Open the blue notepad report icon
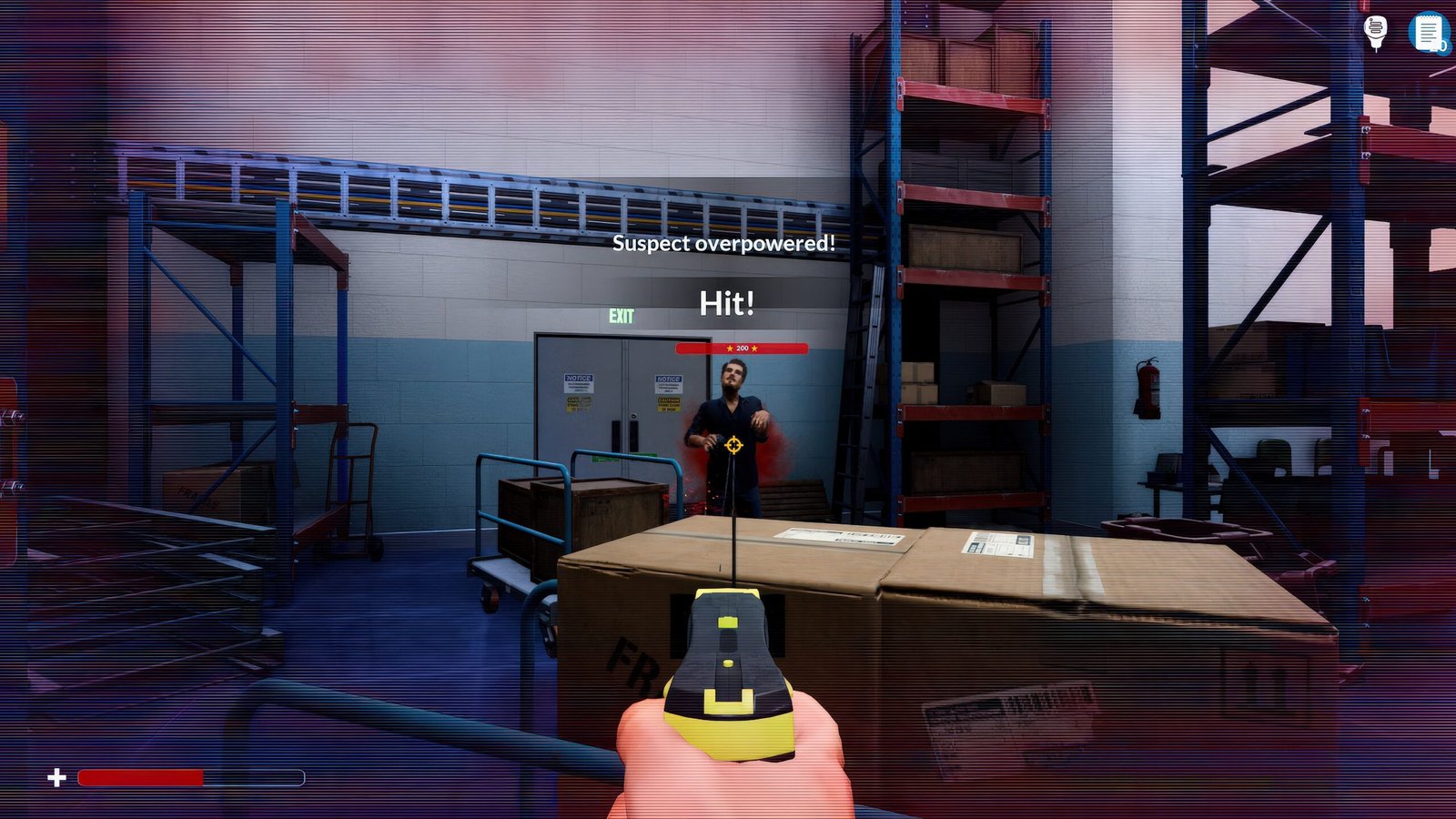Viewport: 1456px width, 819px height. 1427,33
